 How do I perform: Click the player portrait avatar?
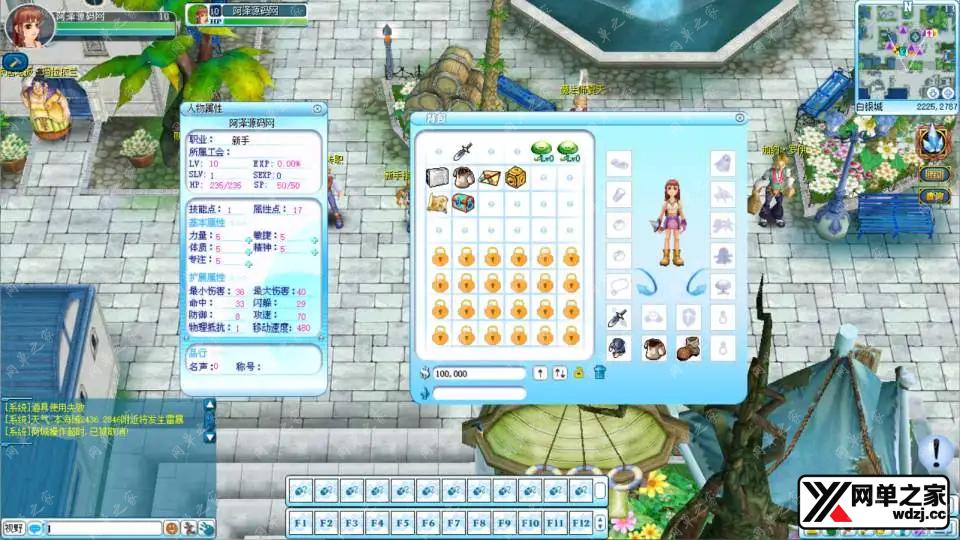(29, 26)
